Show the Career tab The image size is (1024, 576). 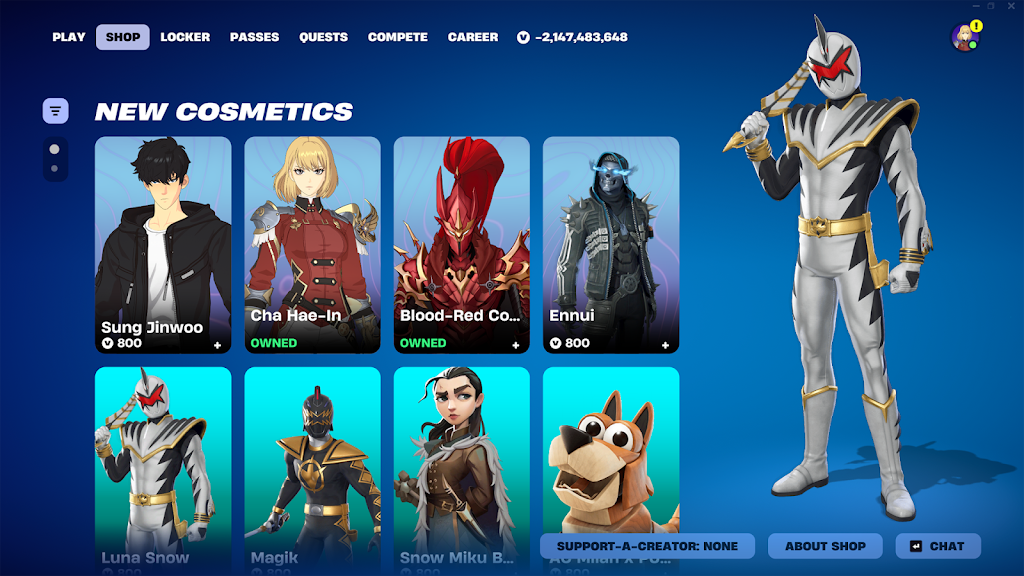coord(473,37)
